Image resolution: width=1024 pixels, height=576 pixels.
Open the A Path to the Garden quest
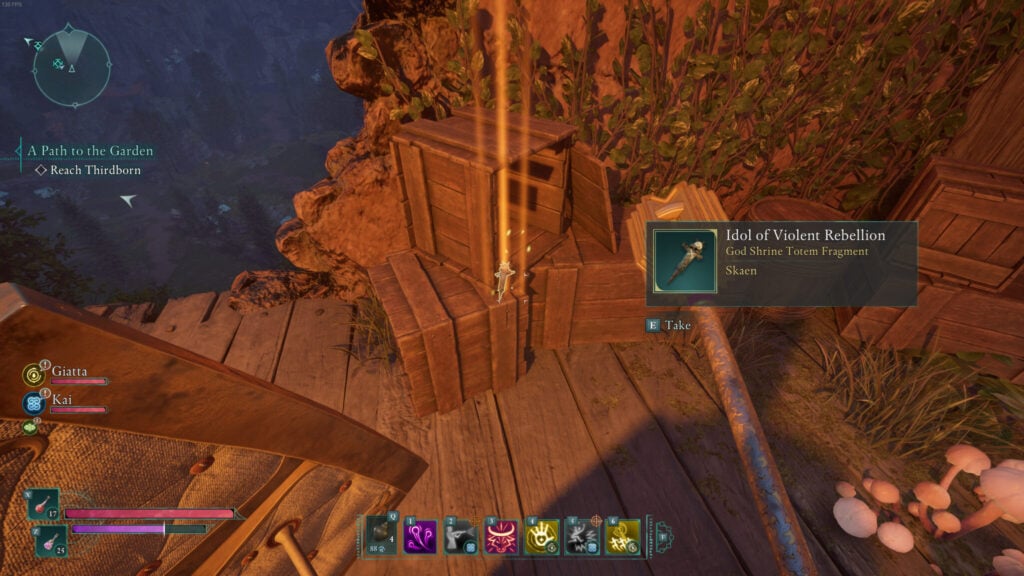[x=90, y=151]
